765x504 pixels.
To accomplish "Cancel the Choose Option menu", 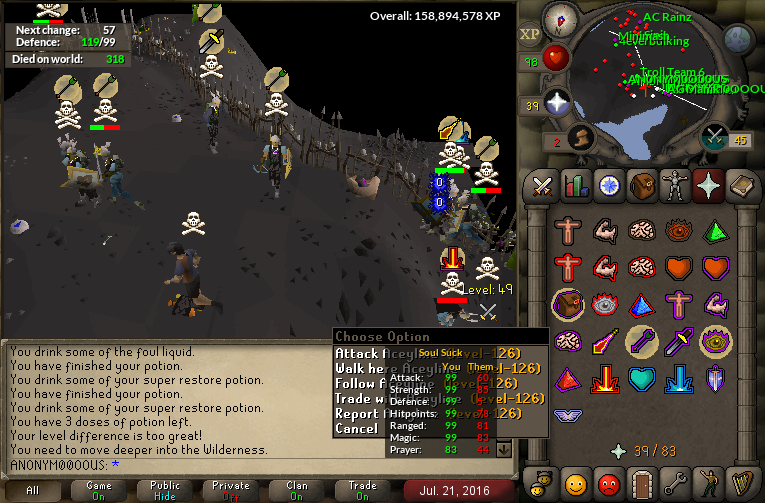I will coord(357,428).
